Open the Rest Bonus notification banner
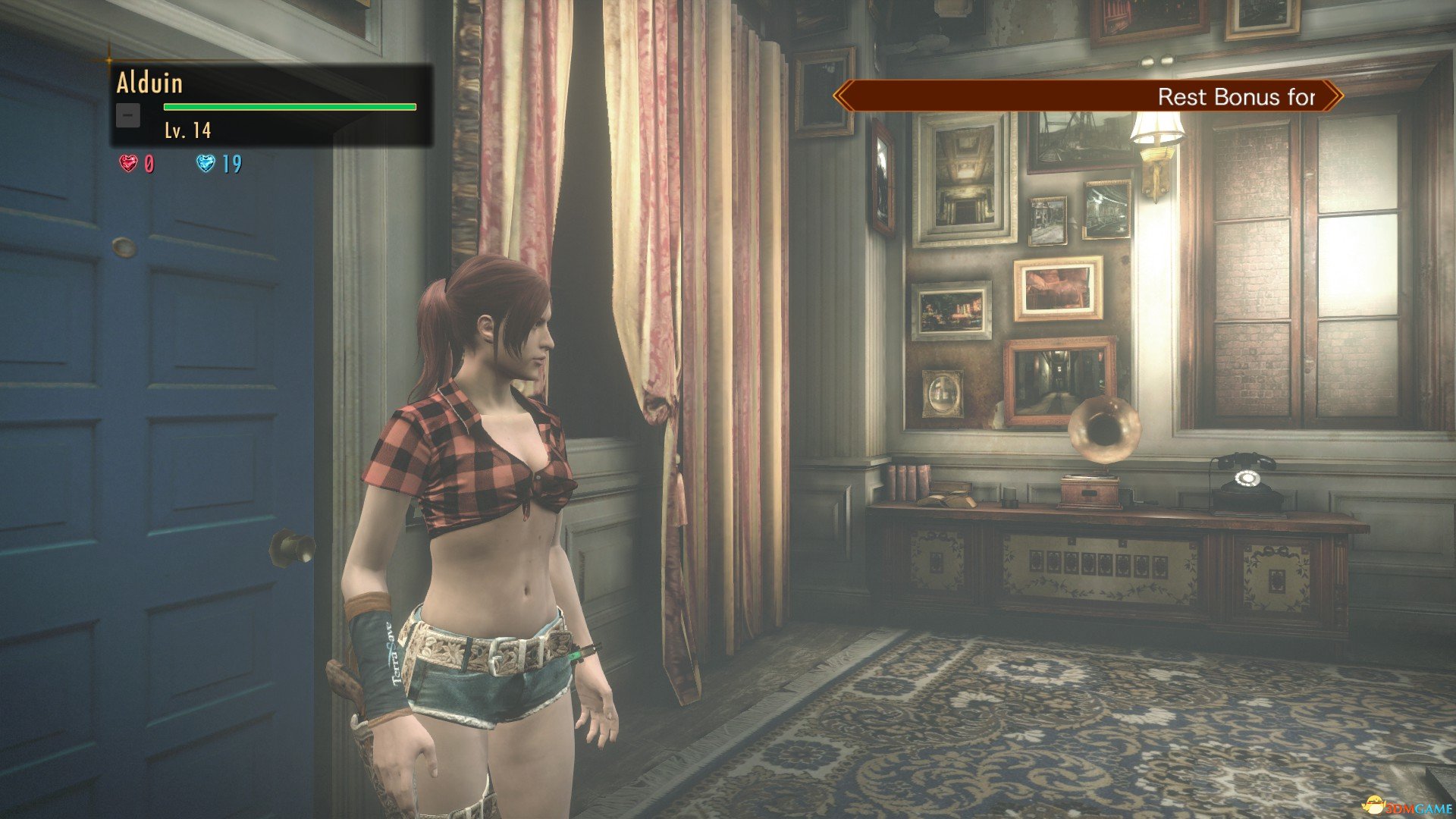 click(x=1087, y=96)
